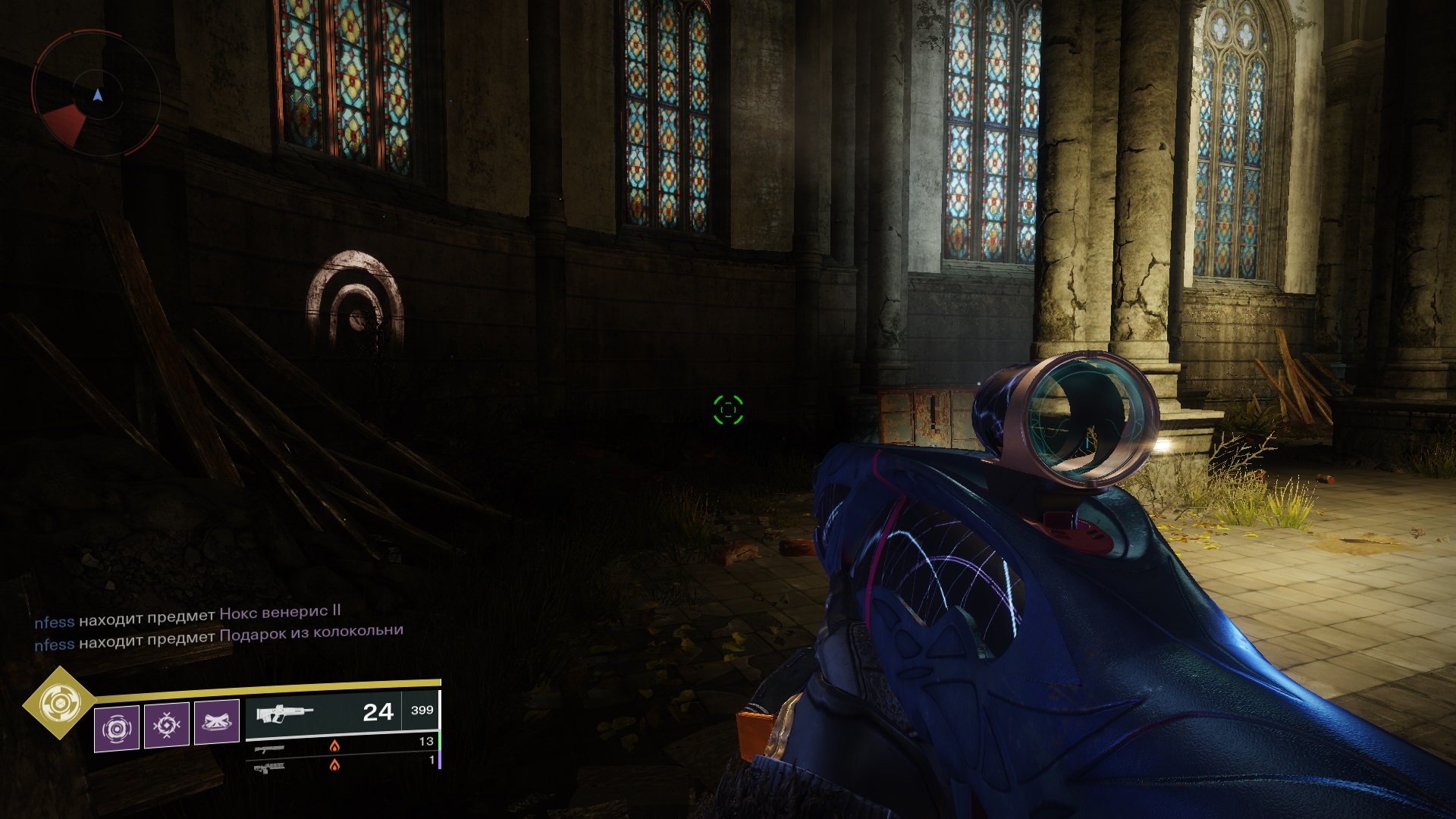Click the radar in the corner
The width and height of the screenshot is (1456, 819).
pos(96,95)
